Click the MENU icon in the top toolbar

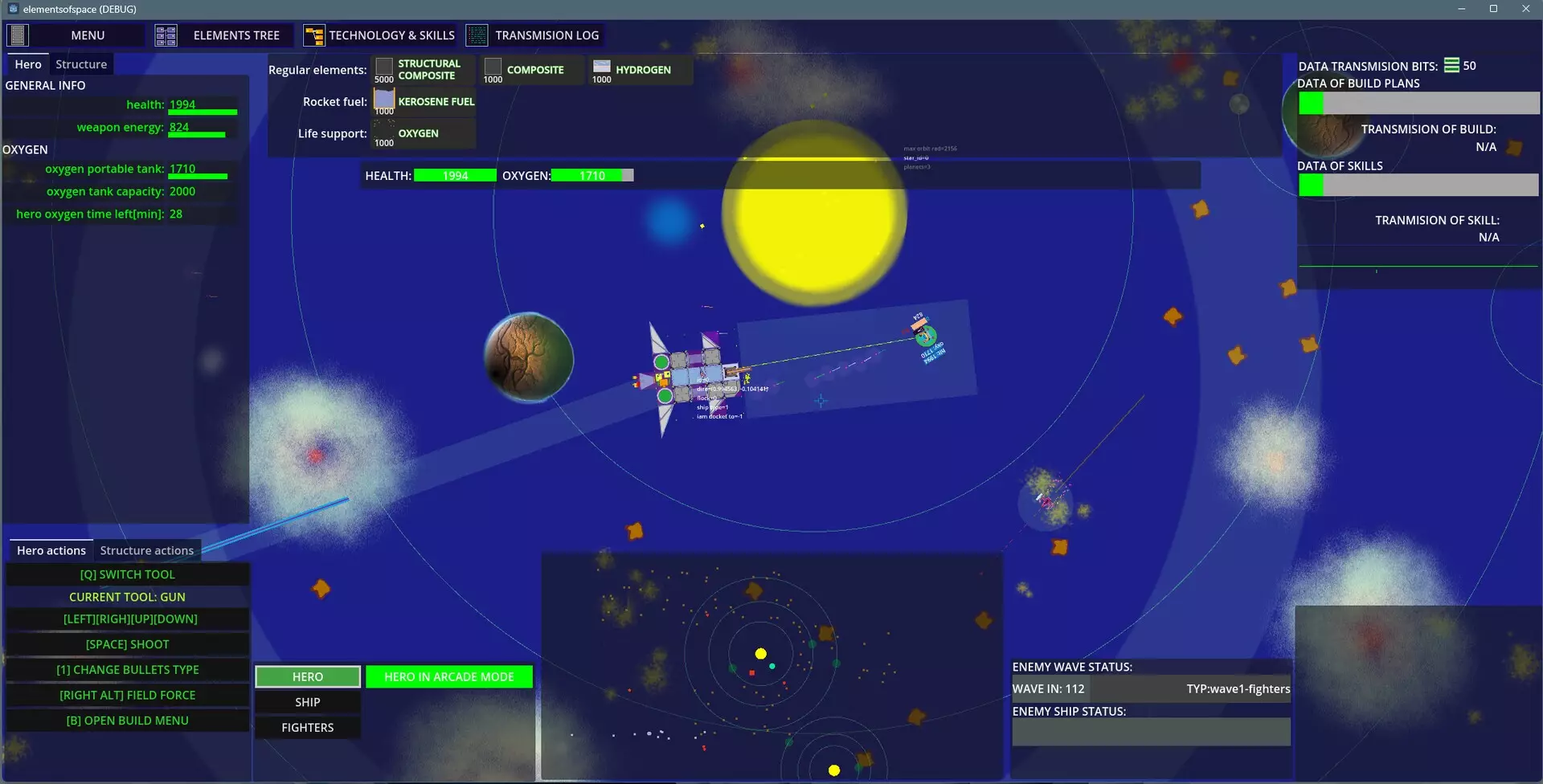[x=16, y=34]
